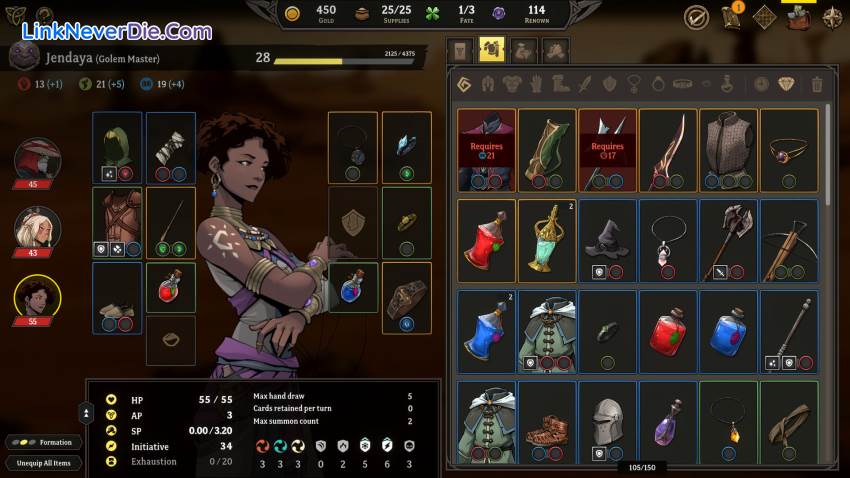The image size is (850, 478).
Task: Open the quest scroll with notification badge
Action: click(x=731, y=16)
